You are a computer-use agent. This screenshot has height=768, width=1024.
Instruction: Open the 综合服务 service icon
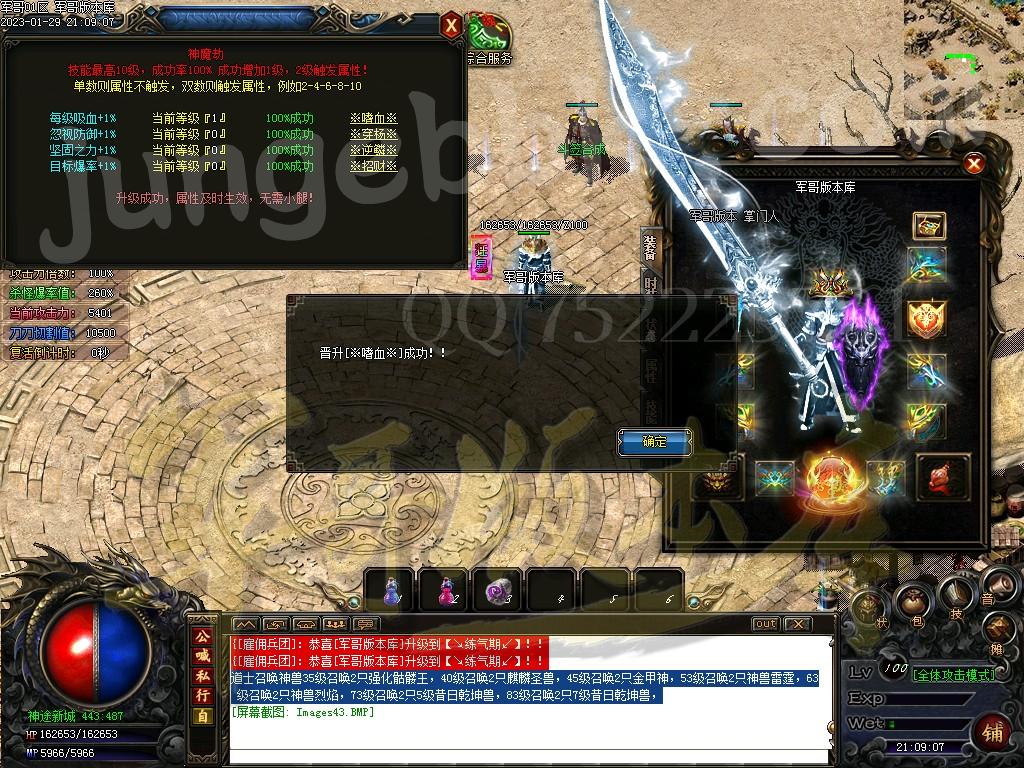489,40
